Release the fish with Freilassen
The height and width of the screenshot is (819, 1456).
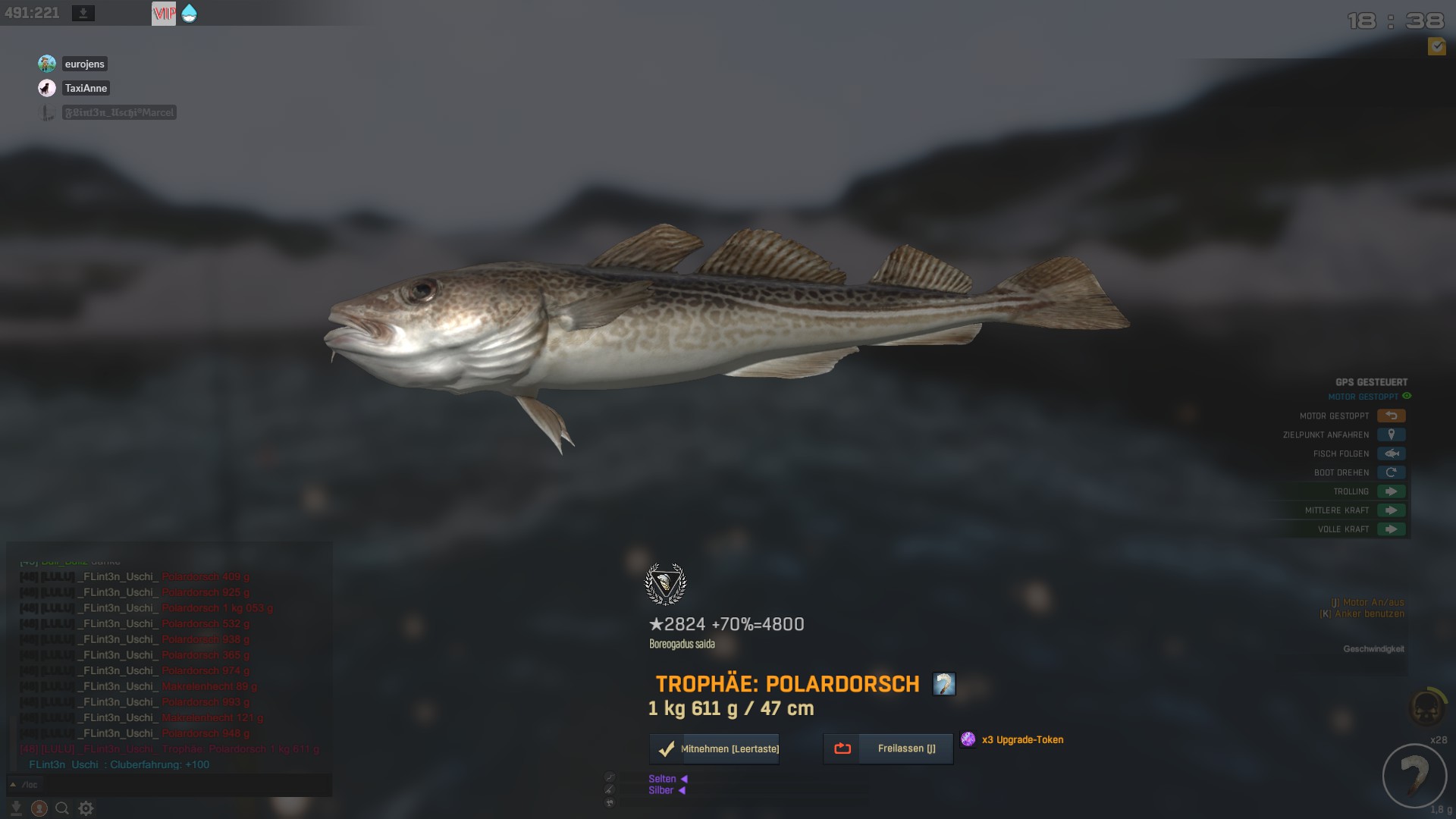pyautogui.click(x=888, y=748)
